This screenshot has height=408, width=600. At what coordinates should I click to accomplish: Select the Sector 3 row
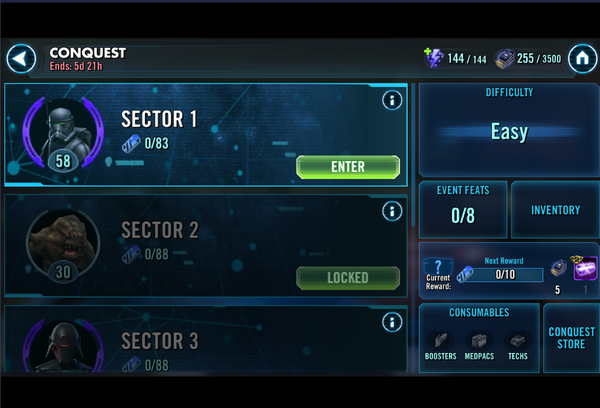tap(205, 340)
